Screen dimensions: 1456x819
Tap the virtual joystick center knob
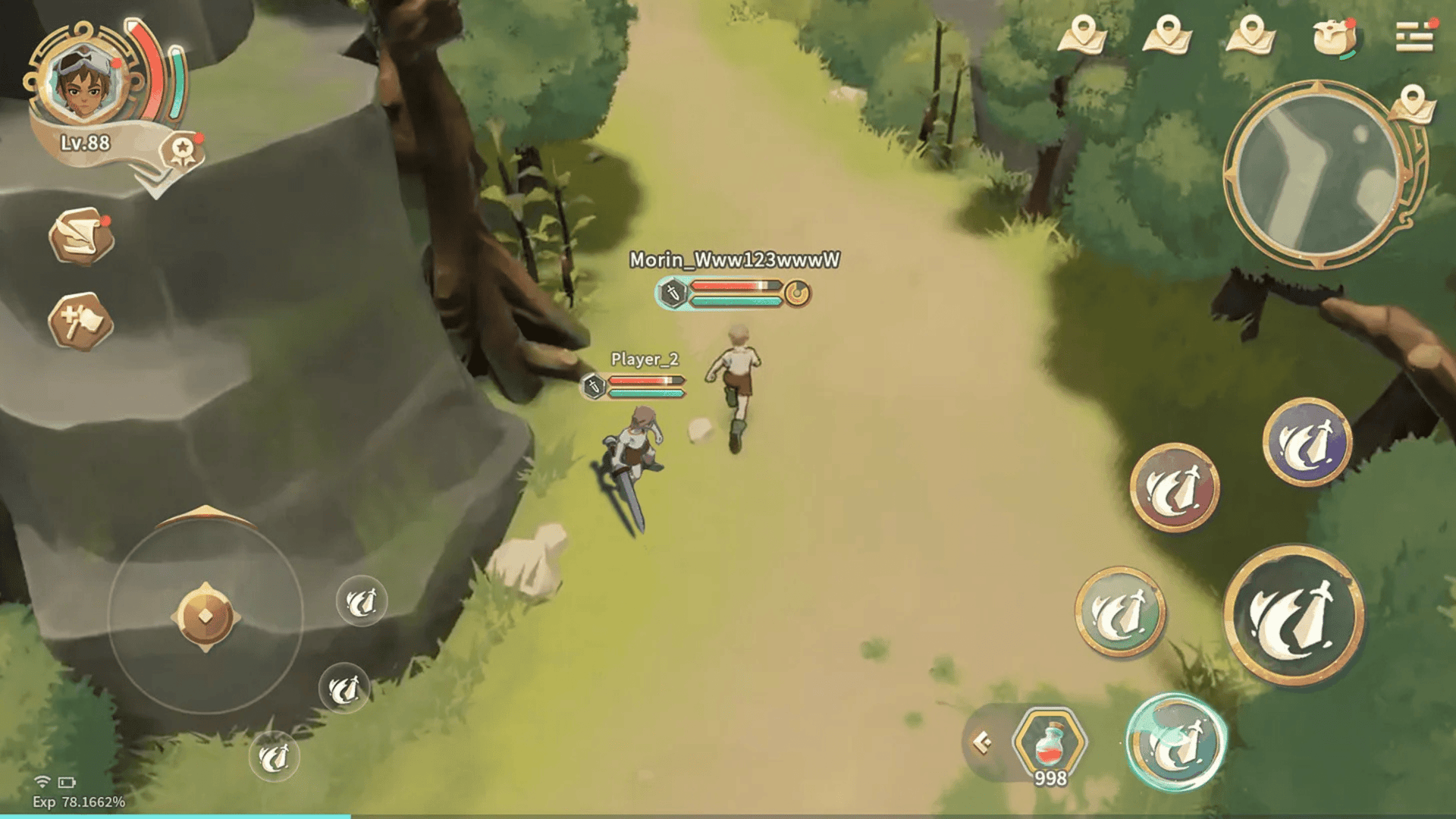pyautogui.click(x=205, y=617)
